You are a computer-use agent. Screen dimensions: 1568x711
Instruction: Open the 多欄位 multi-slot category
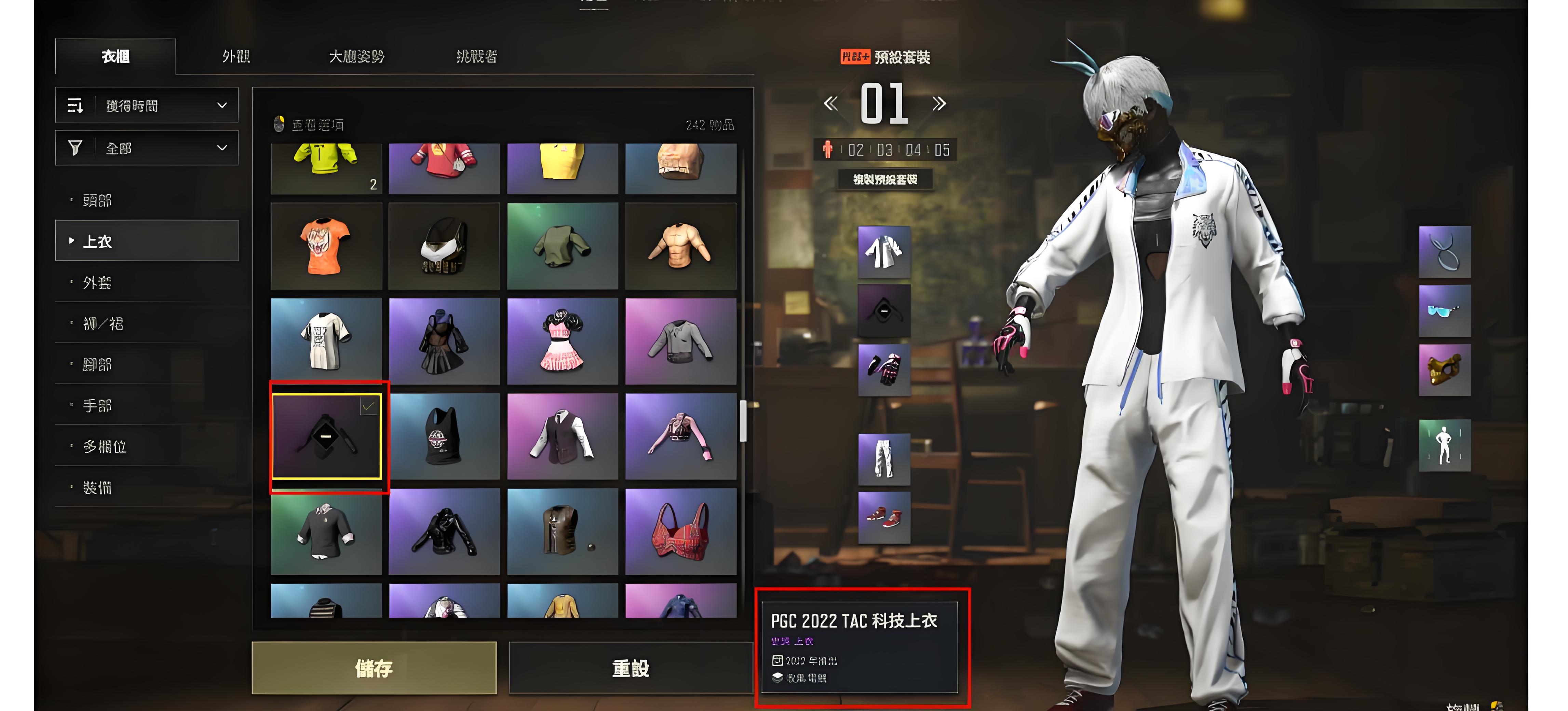point(105,446)
